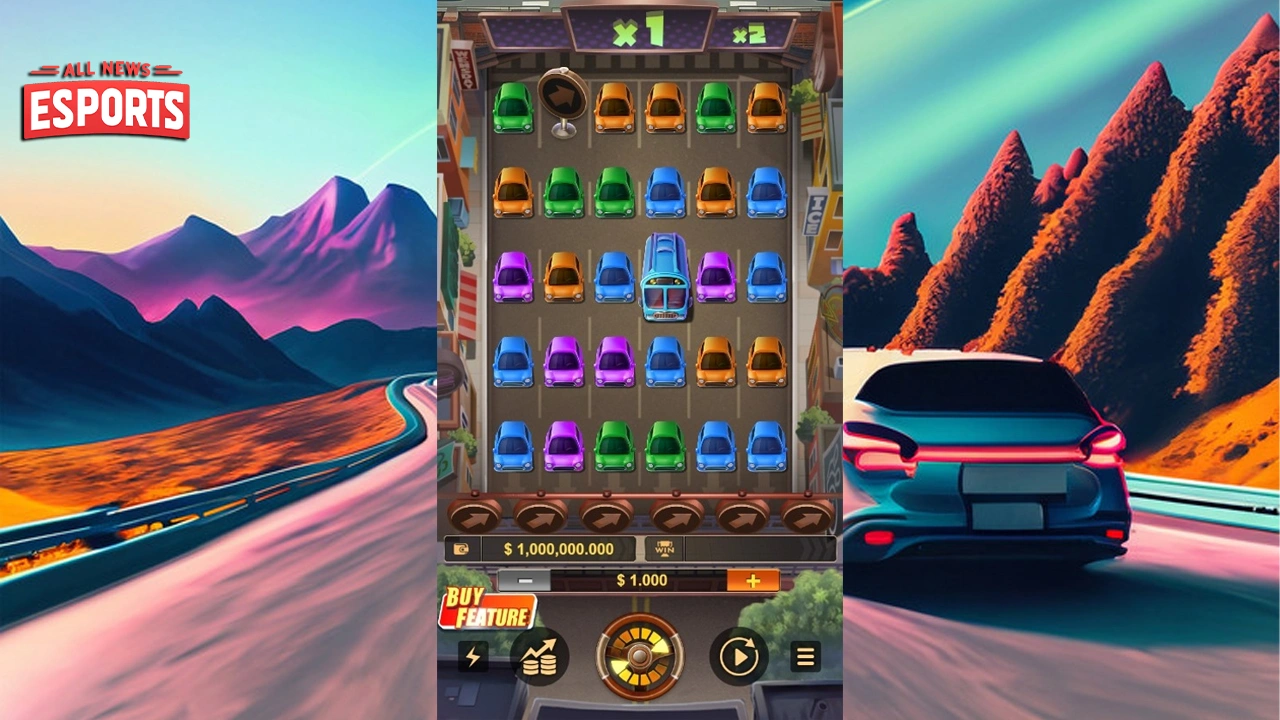This screenshot has width=1280, height=720.
Task: Open bet options via the coin stack icon
Action: click(539, 656)
